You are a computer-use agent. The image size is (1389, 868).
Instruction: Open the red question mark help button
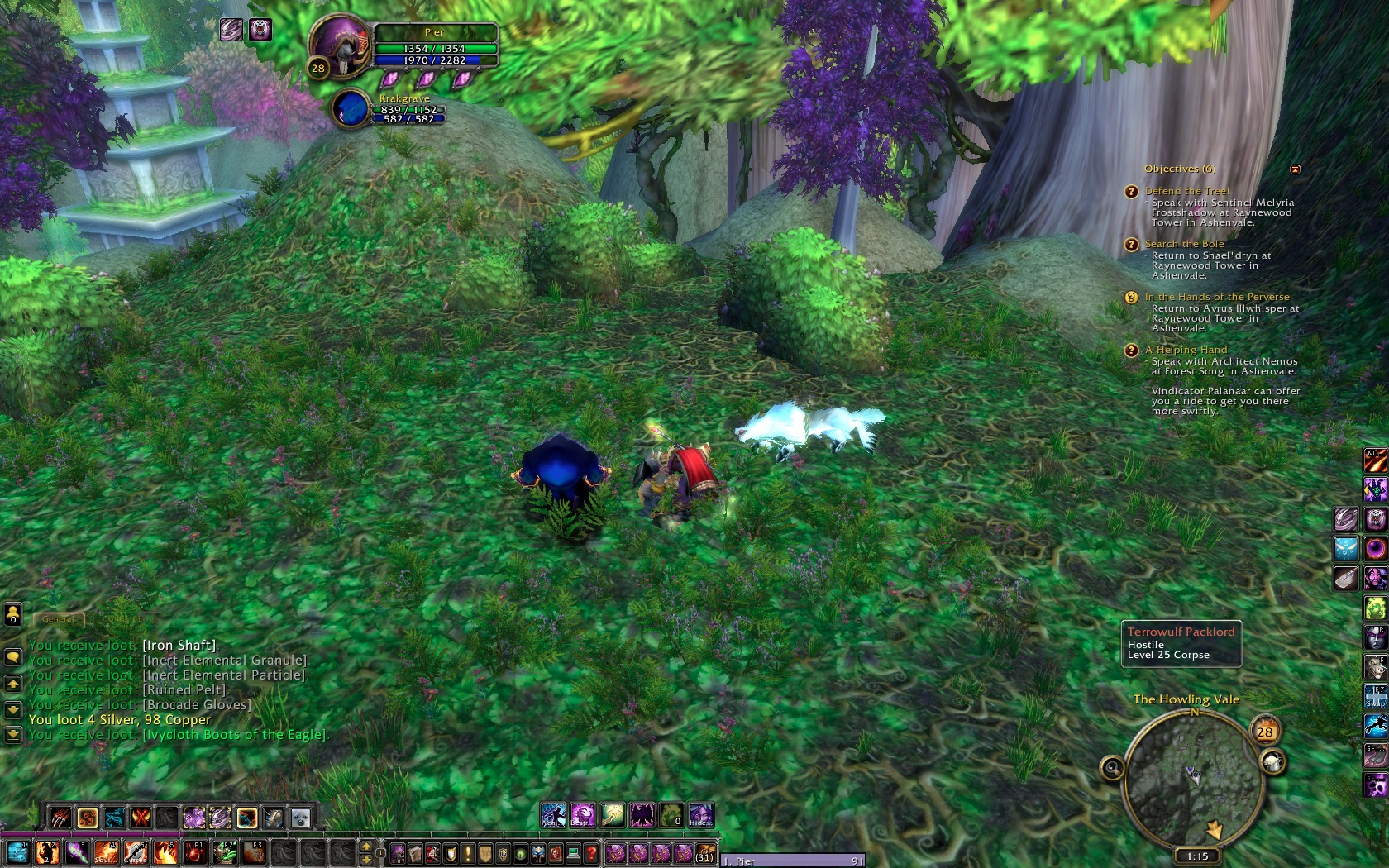coord(591,852)
